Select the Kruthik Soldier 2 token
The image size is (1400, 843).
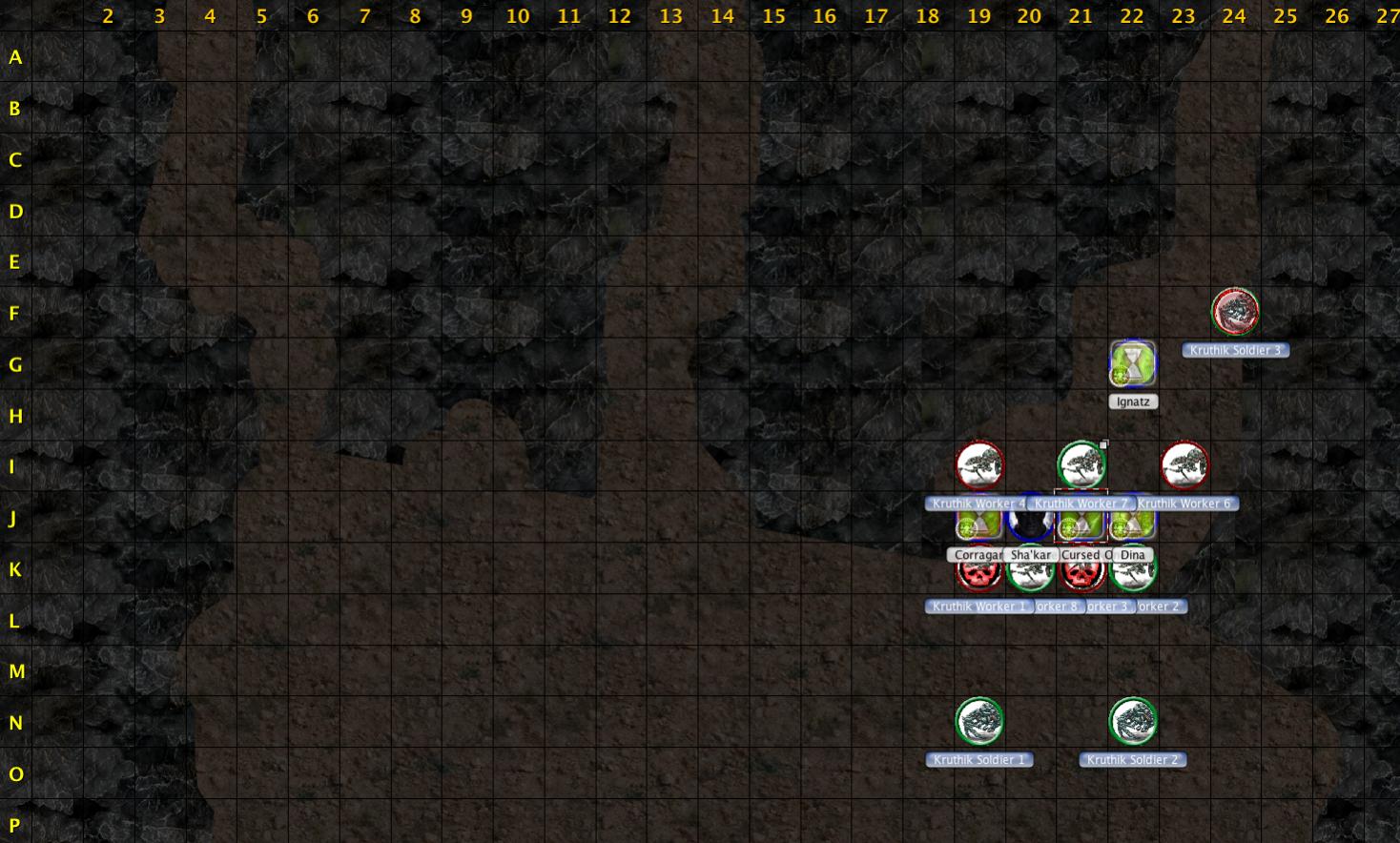click(x=1132, y=722)
